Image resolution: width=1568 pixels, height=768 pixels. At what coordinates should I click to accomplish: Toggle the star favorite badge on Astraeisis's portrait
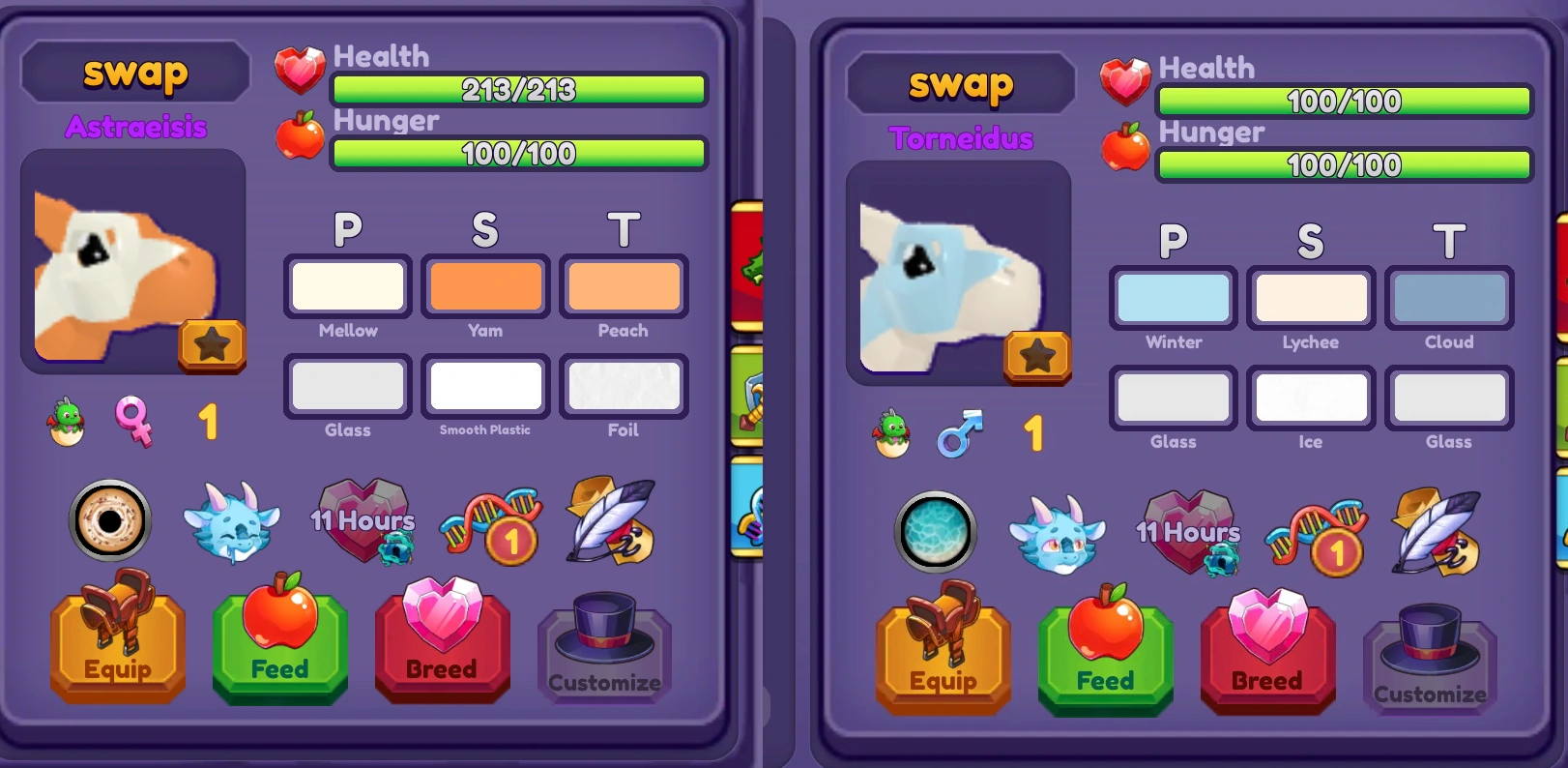213,345
